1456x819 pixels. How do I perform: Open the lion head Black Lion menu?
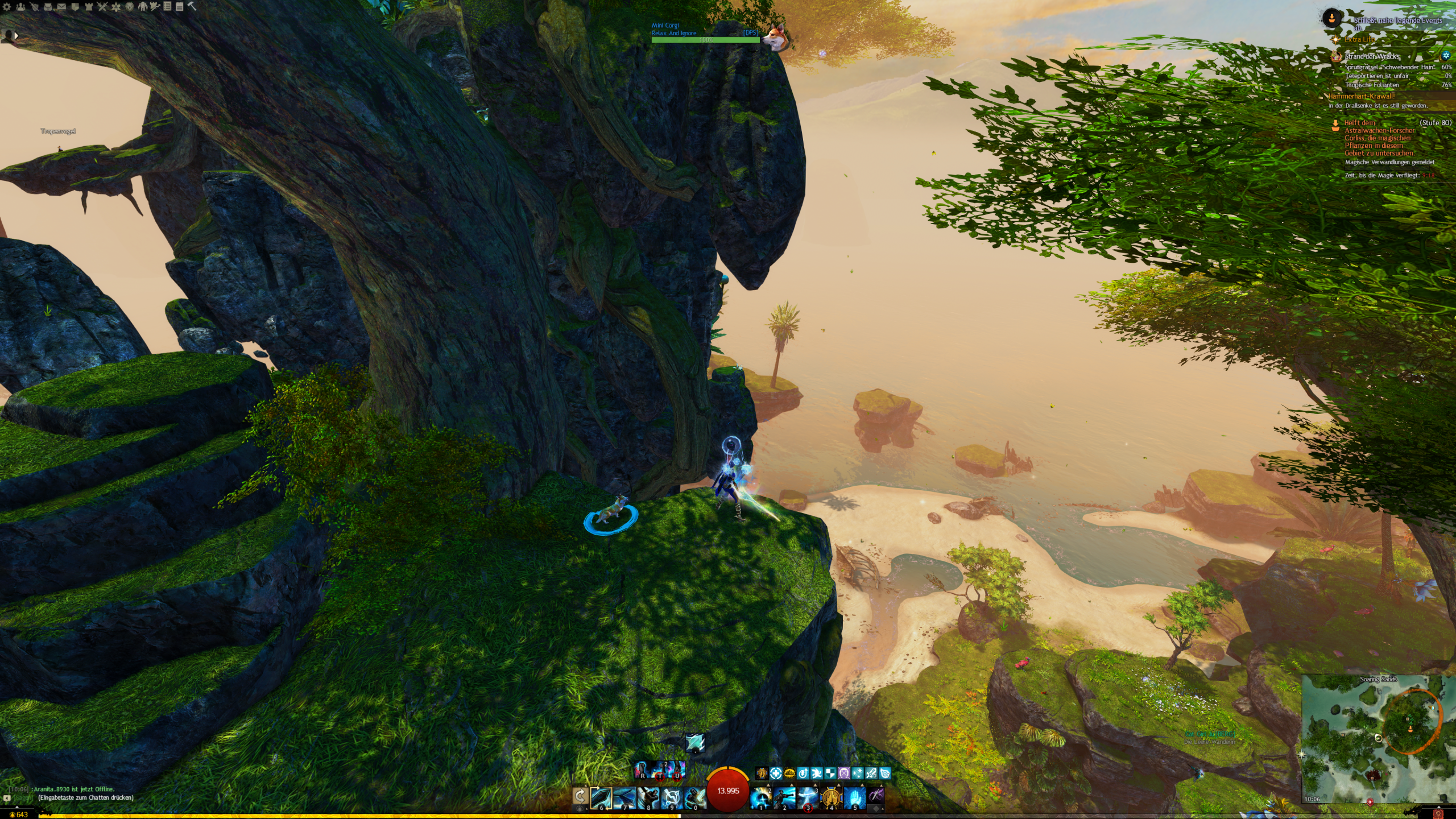click(x=130, y=7)
